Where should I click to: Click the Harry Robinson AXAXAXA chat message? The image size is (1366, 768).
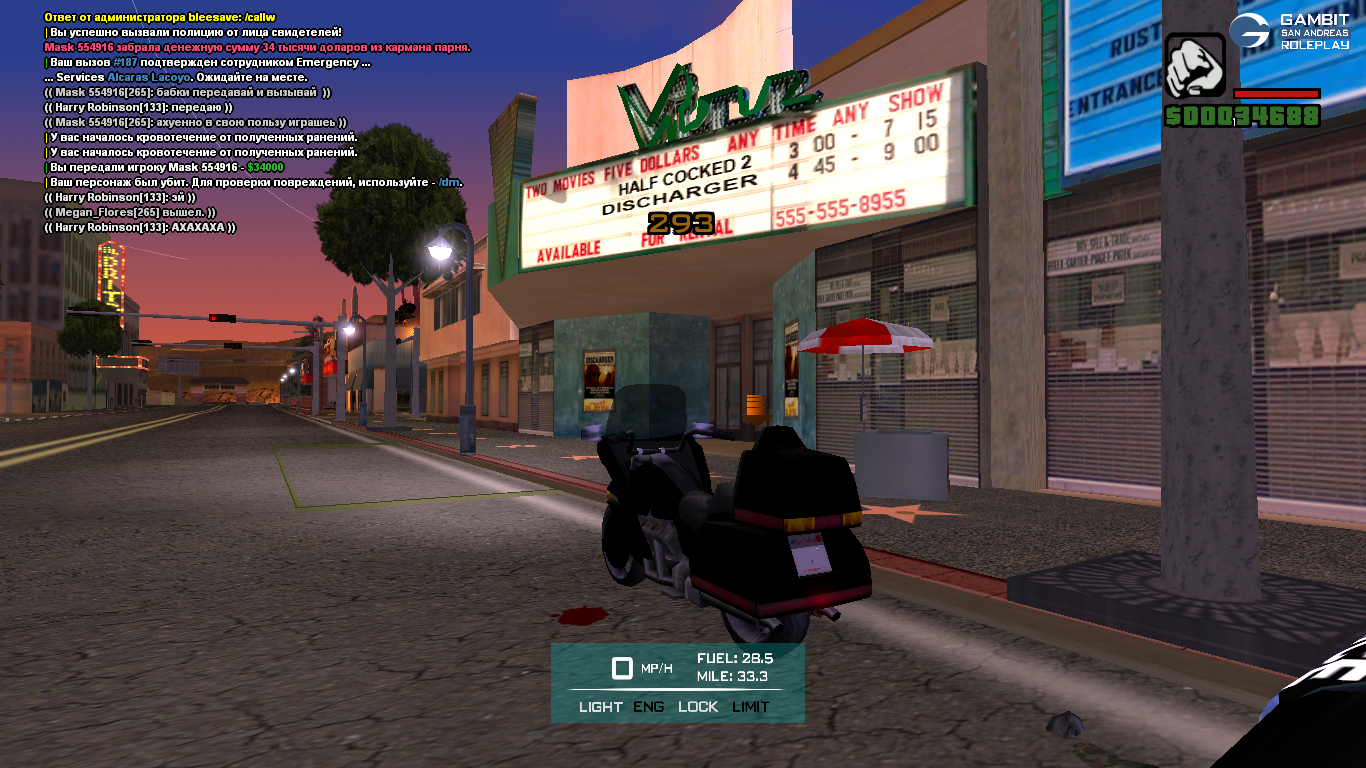click(140, 228)
